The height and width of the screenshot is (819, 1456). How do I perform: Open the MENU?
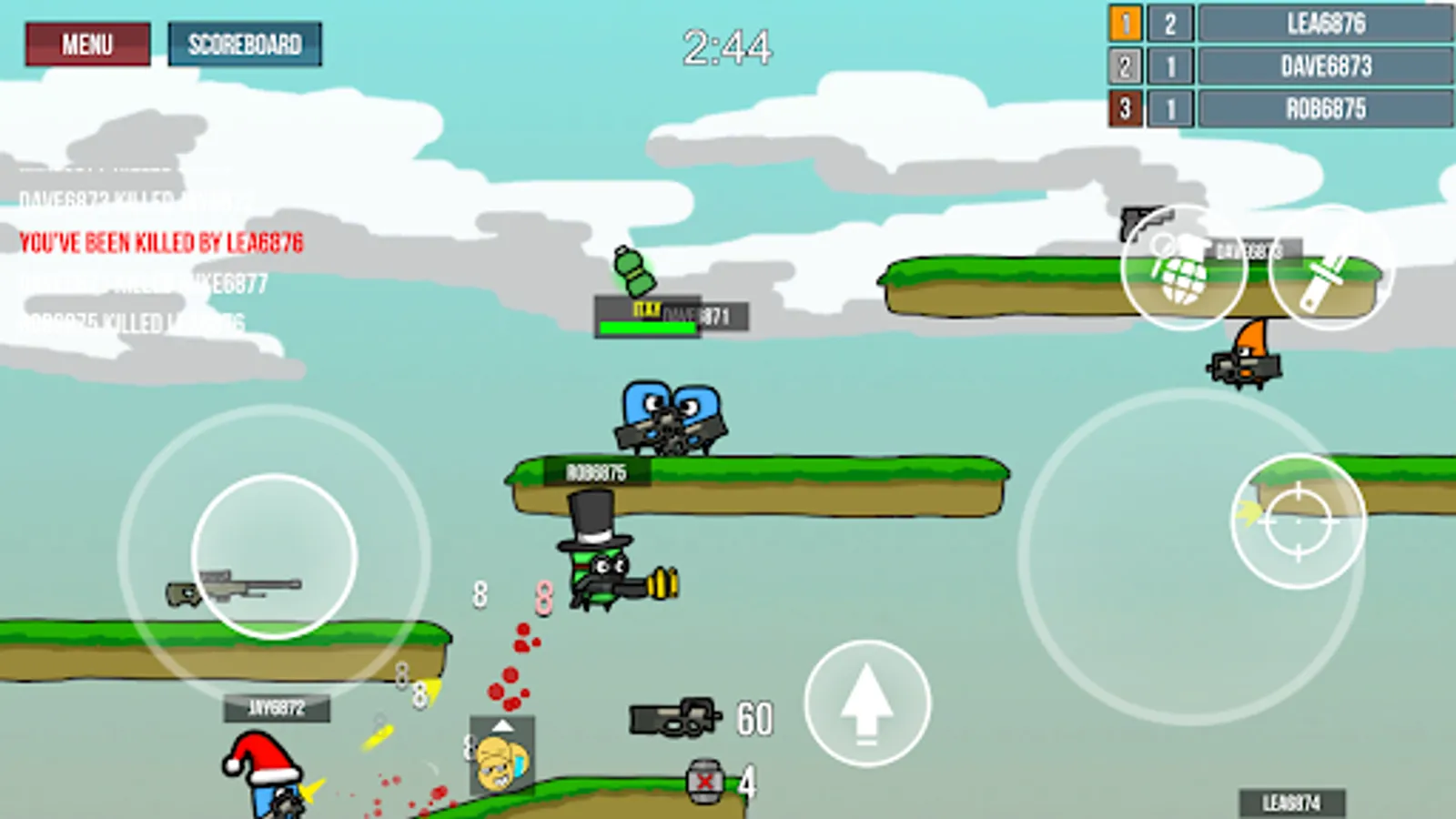[x=86, y=44]
